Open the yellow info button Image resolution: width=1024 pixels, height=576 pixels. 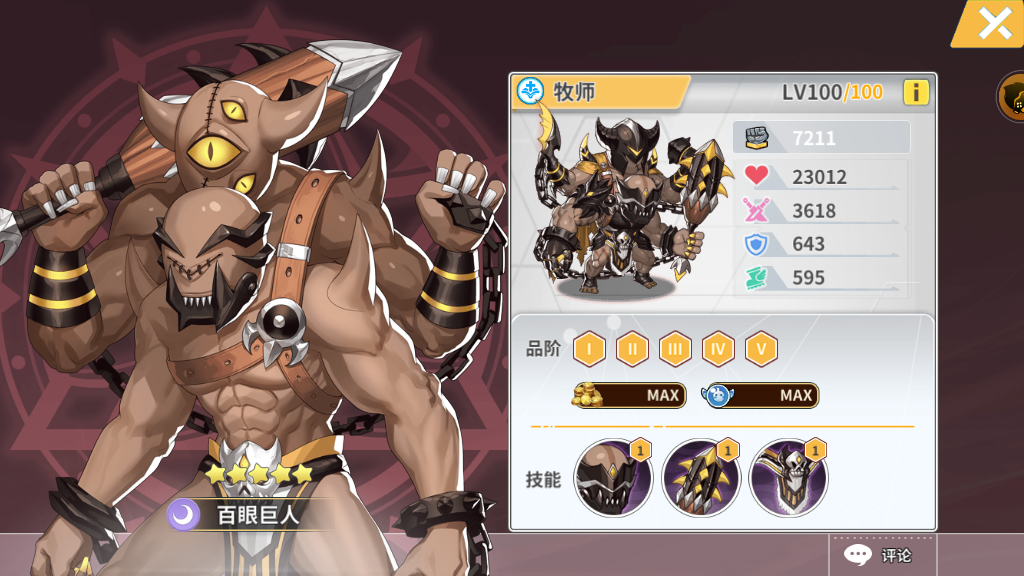pyautogui.click(x=915, y=93)
